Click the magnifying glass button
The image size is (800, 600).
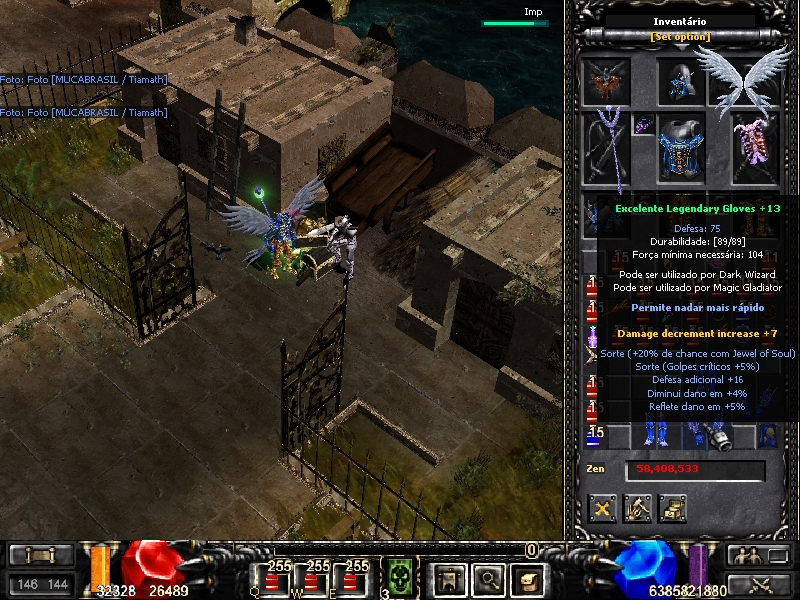click(488, 578)
